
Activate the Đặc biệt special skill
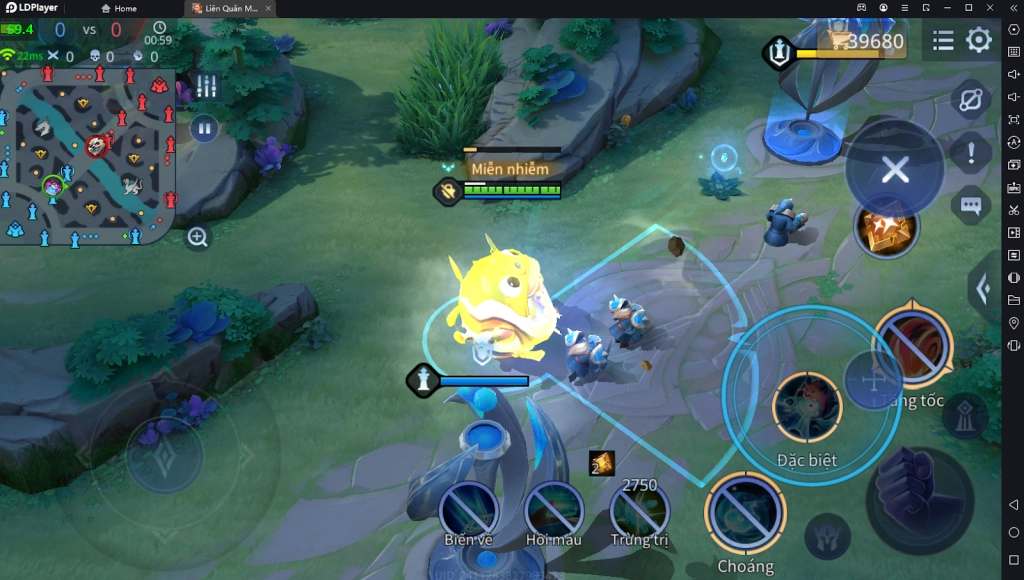[807, 407]
